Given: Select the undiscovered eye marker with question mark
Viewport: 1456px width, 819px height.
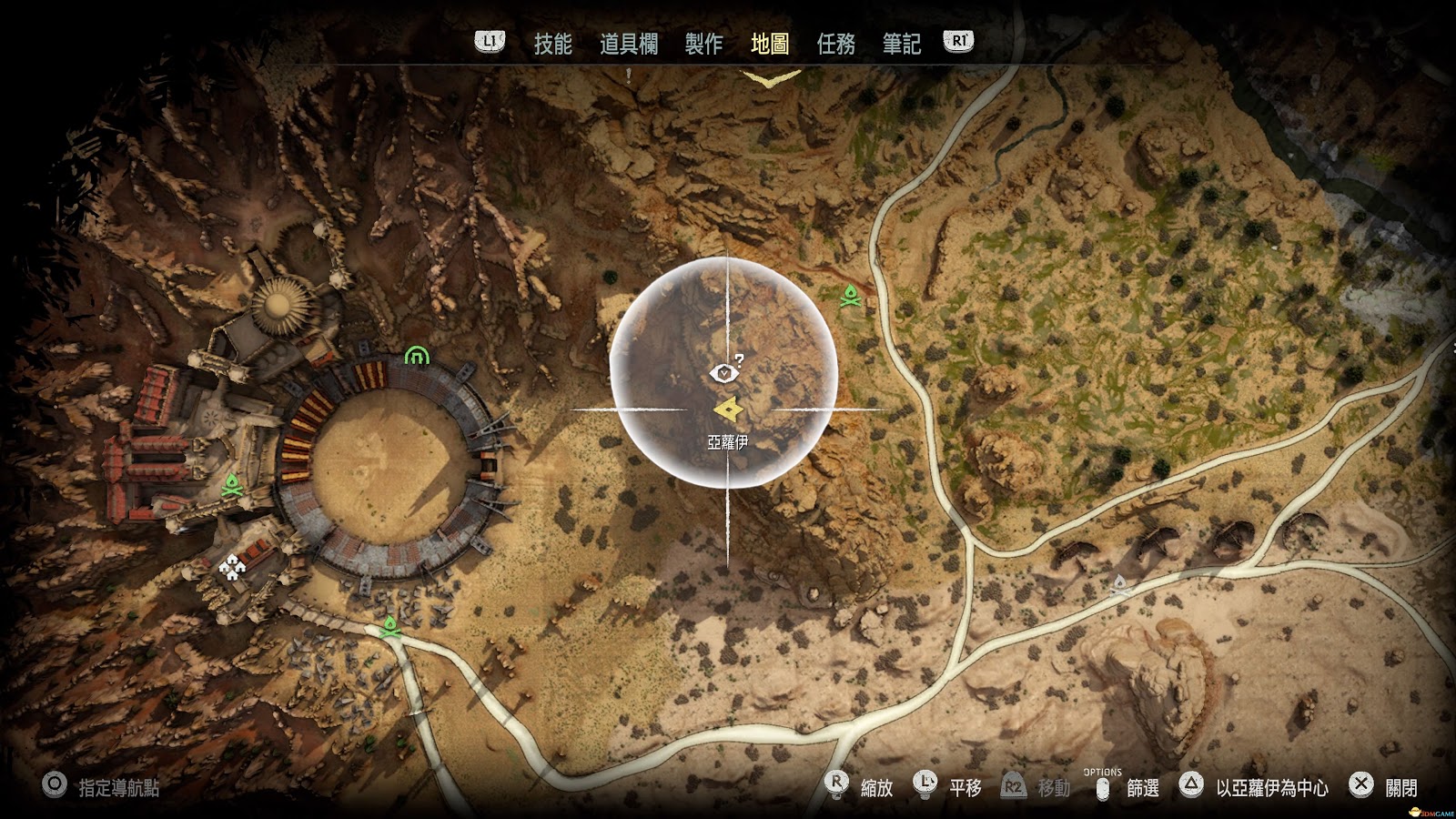Looking at the screenshot, I should point(725,371).
